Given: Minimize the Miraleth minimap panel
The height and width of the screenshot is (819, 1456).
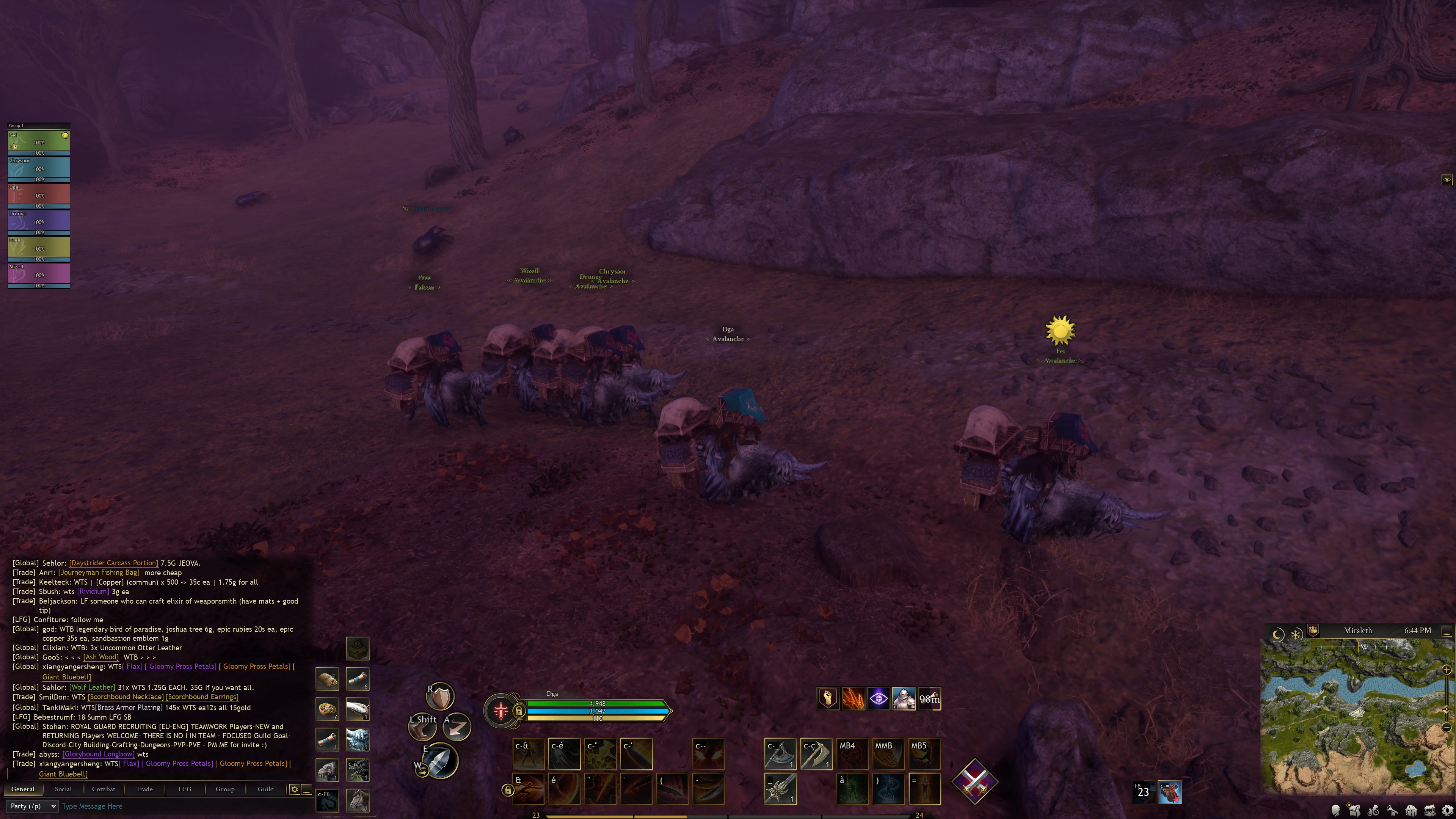Looking at the screenshot, I should click(x=1447, y=630).
